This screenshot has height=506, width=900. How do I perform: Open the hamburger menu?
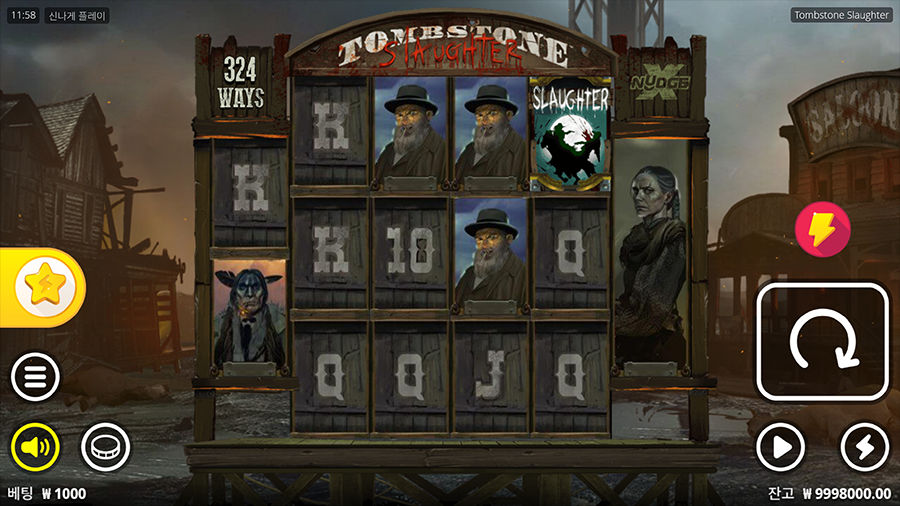point(35,378)
